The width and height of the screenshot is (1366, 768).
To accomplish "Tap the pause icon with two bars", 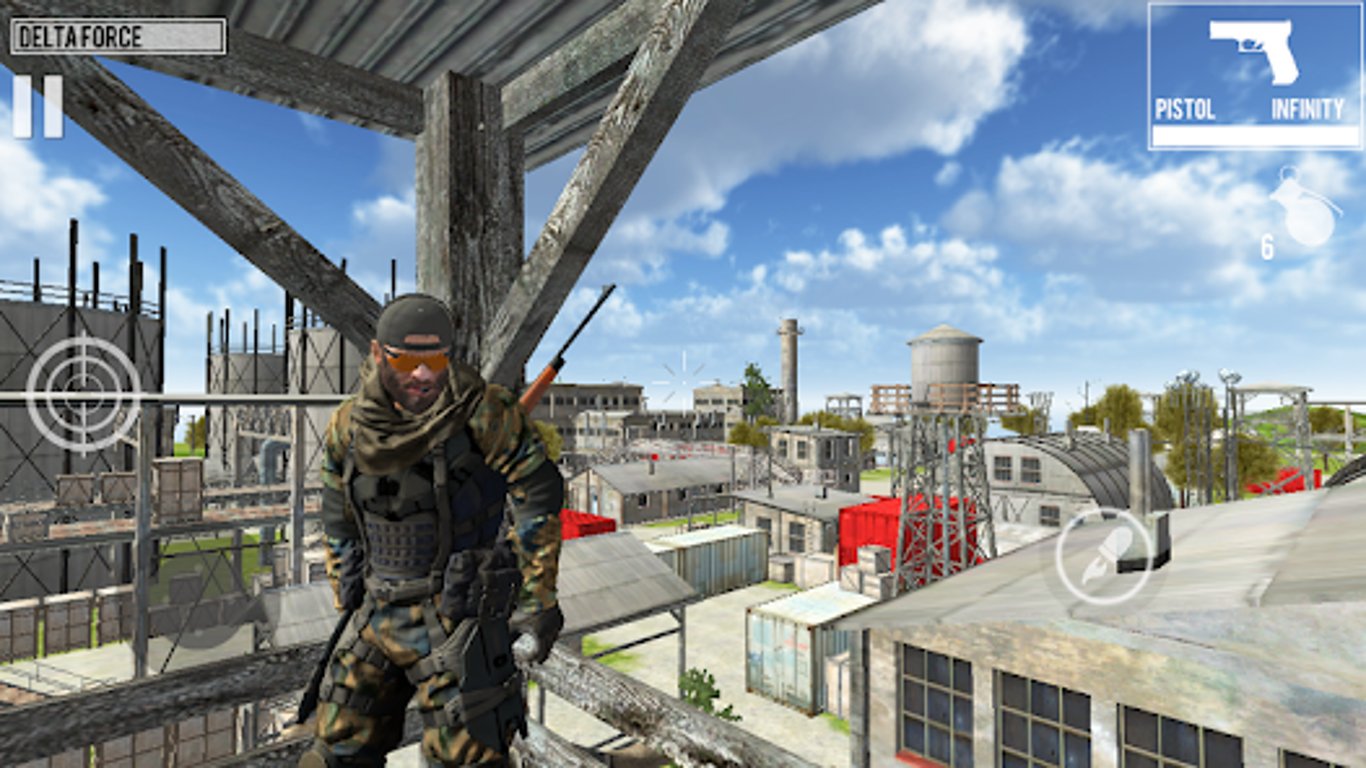I will 38,108.
